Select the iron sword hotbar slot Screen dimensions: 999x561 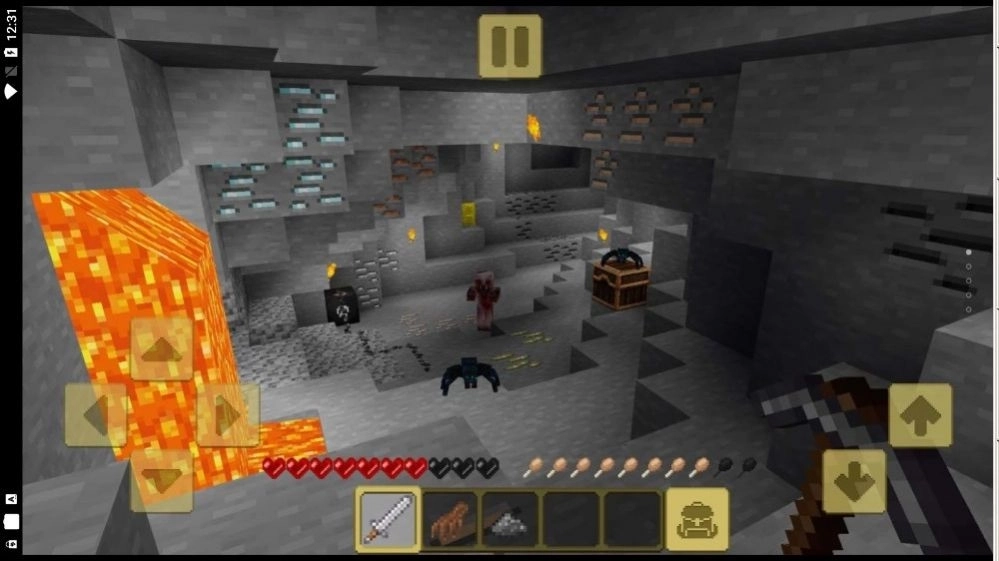[x=388, y=519]
